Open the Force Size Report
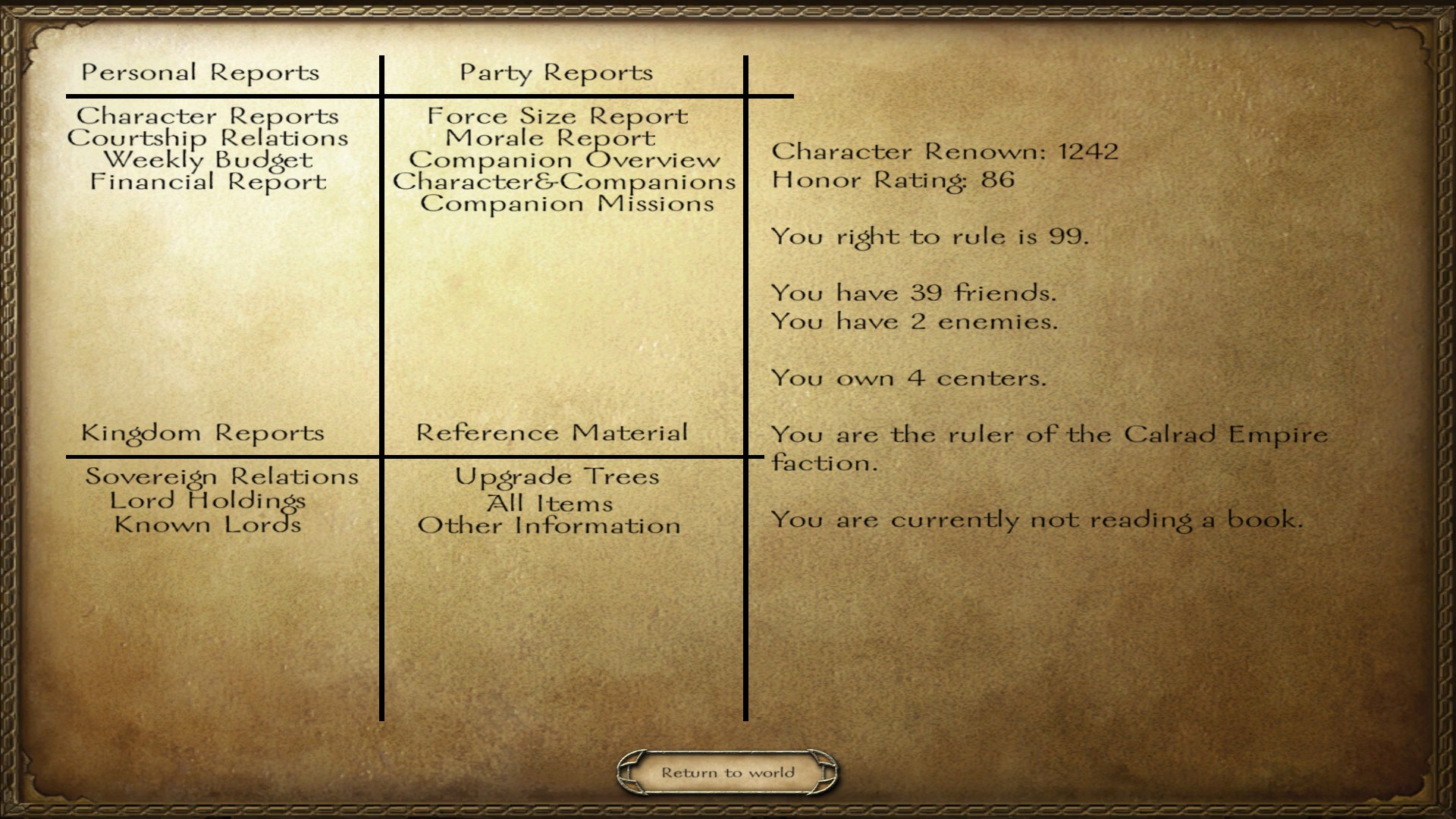 [x=557, y=116]
